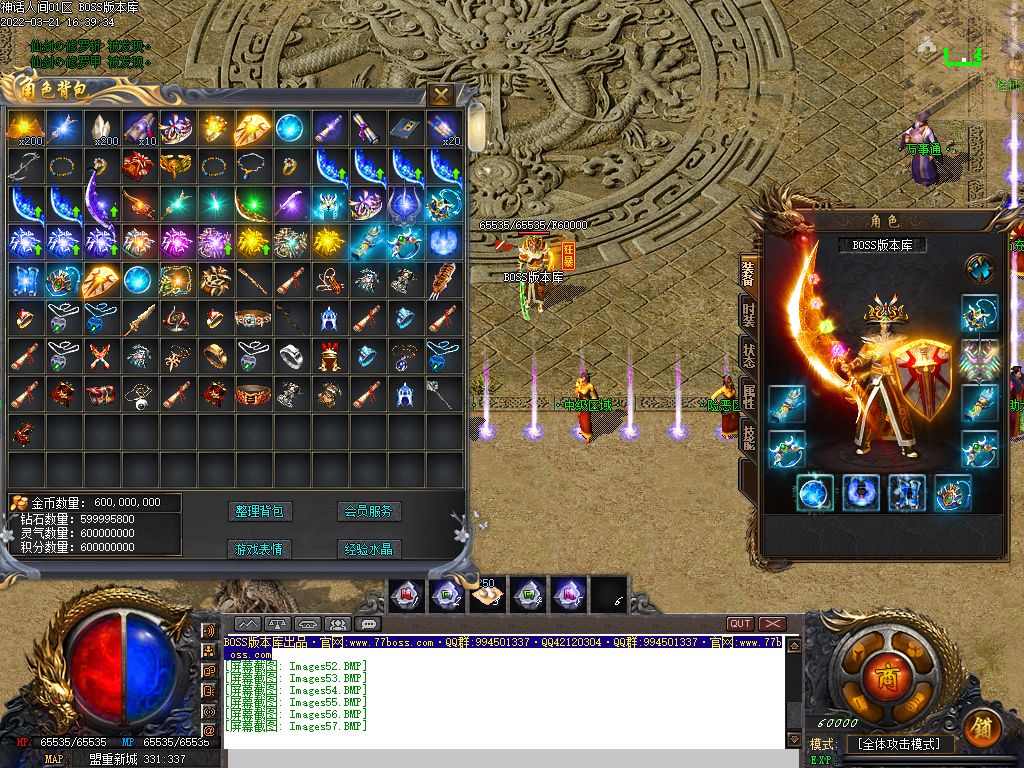The image size is (1024, 768).
Task: Click the 全体攻击模式 attack mode label
Action: tap(900, 745)
